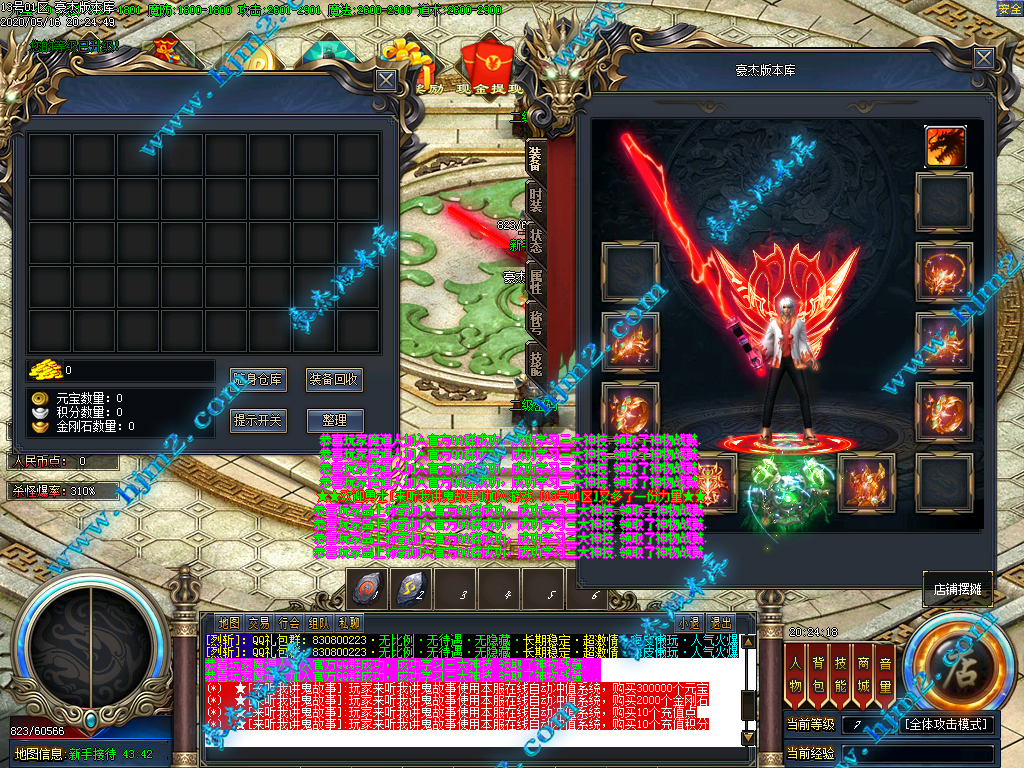
Task: Select the 属性 attributes tab
Action: click(x=536, y=283)
